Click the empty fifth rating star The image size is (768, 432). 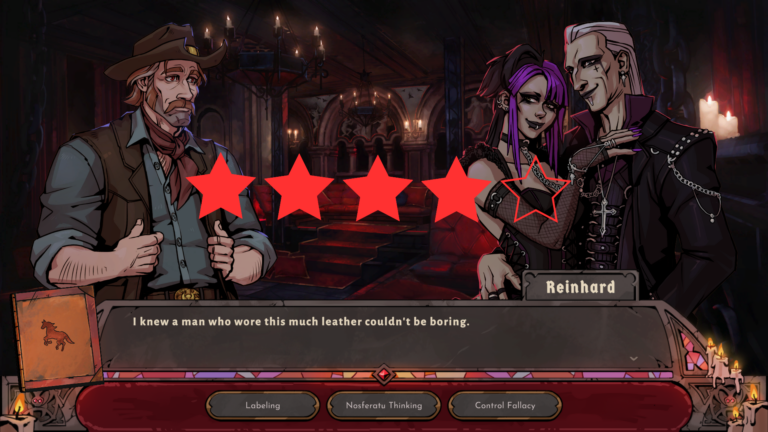(534, 190)
